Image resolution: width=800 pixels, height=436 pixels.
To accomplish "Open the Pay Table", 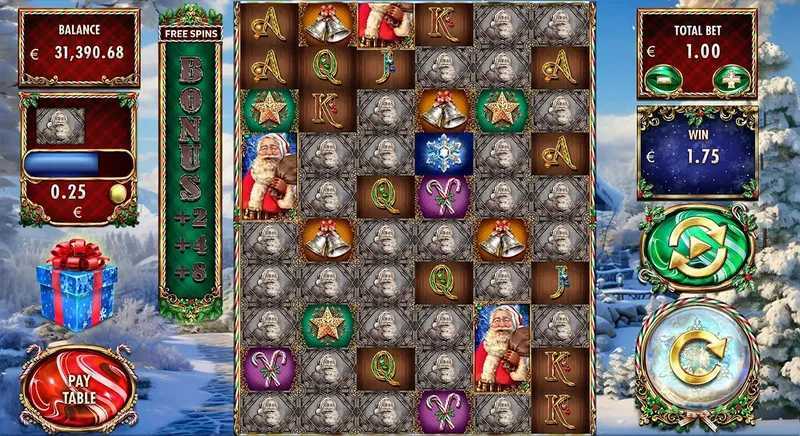I will [x=77, y=385].
